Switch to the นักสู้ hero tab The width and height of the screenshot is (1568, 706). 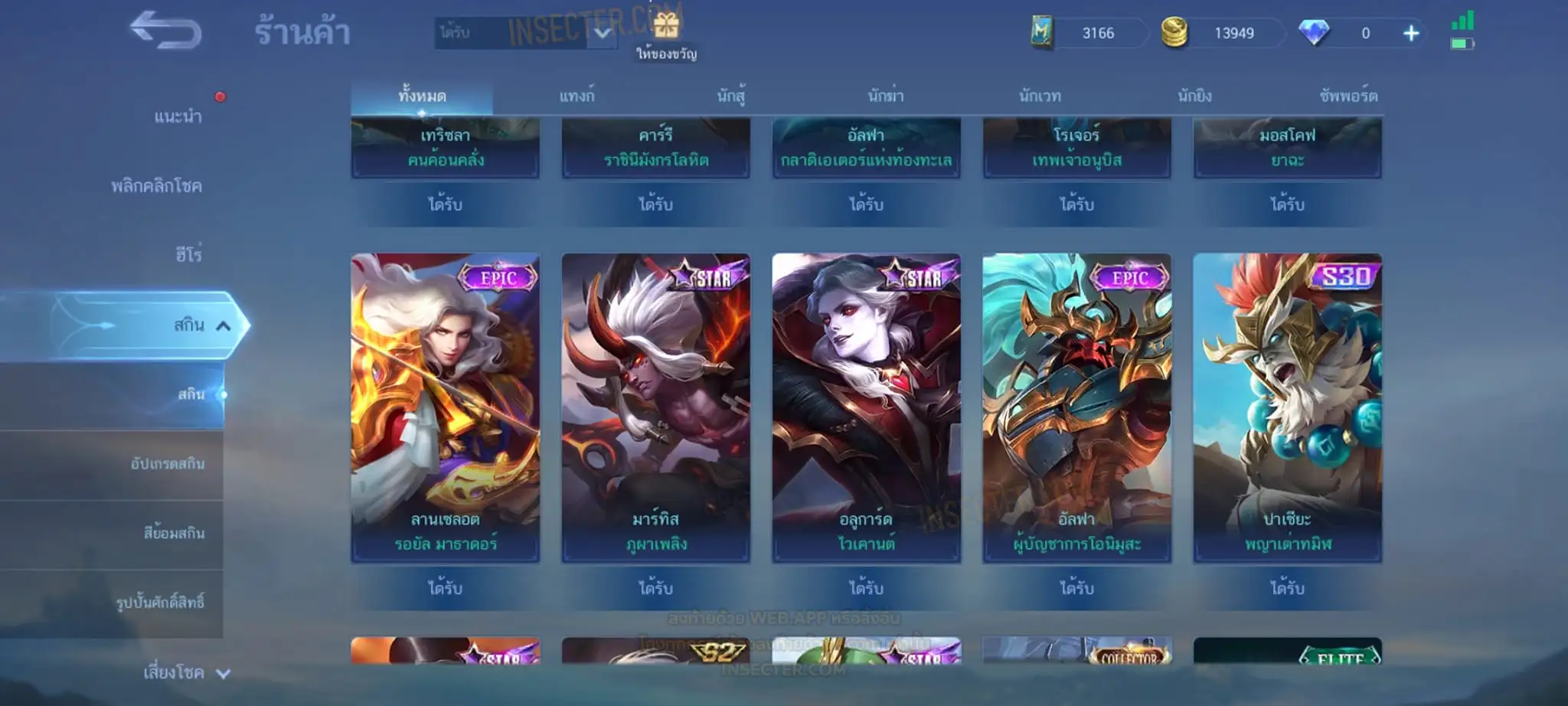pyautogui.click(x=731, y=96)
